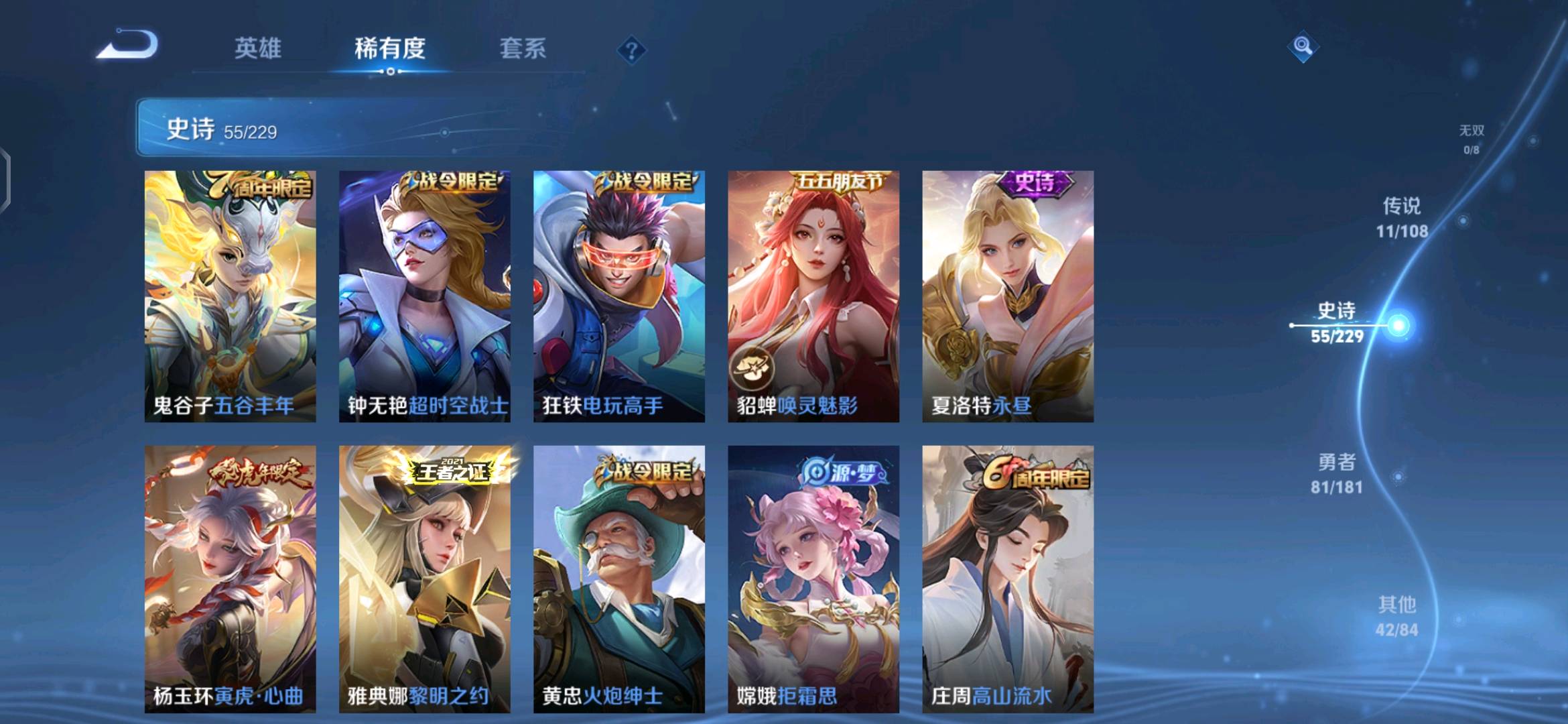View the 嫦娥 拒霜思 skin card
This screenshot has height=724, width=1568.
(x=813, y=579)
